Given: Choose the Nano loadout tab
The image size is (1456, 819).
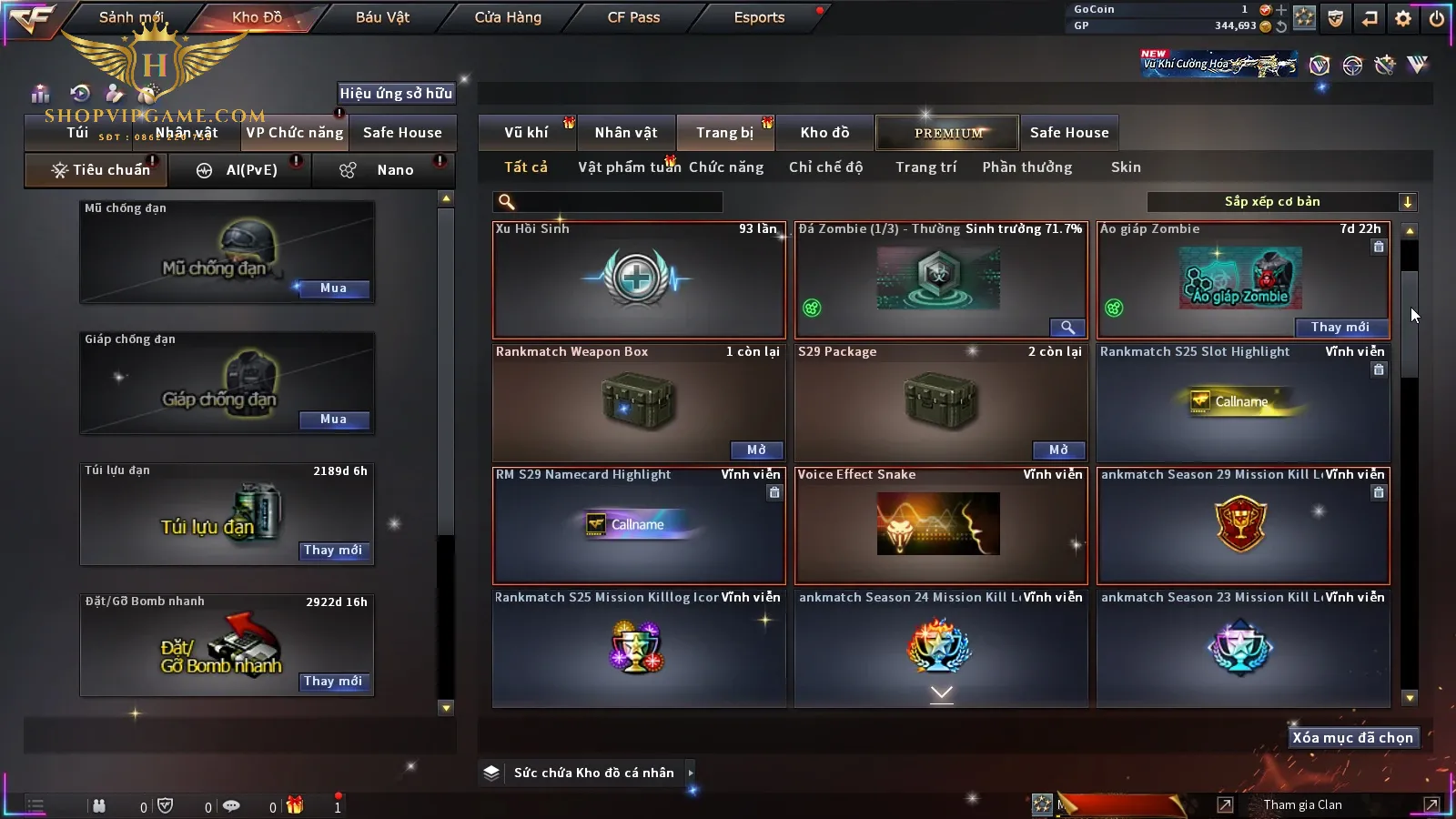Looking at the screenshot, I should pyautogui.click(x=394, y=170).
